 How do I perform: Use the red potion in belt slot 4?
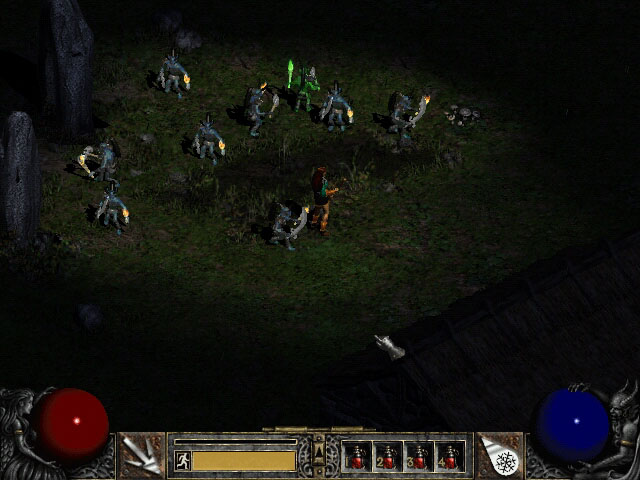pos(450,457)
